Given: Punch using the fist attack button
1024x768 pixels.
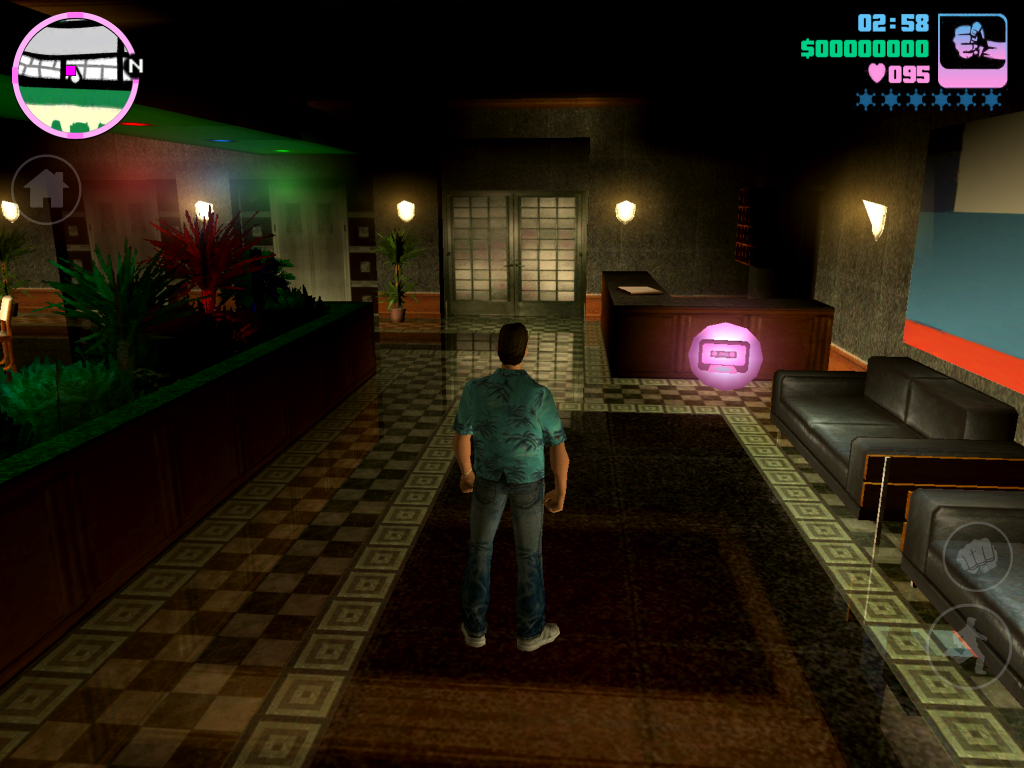Looking at the screenshot, I should pos(977,557).
